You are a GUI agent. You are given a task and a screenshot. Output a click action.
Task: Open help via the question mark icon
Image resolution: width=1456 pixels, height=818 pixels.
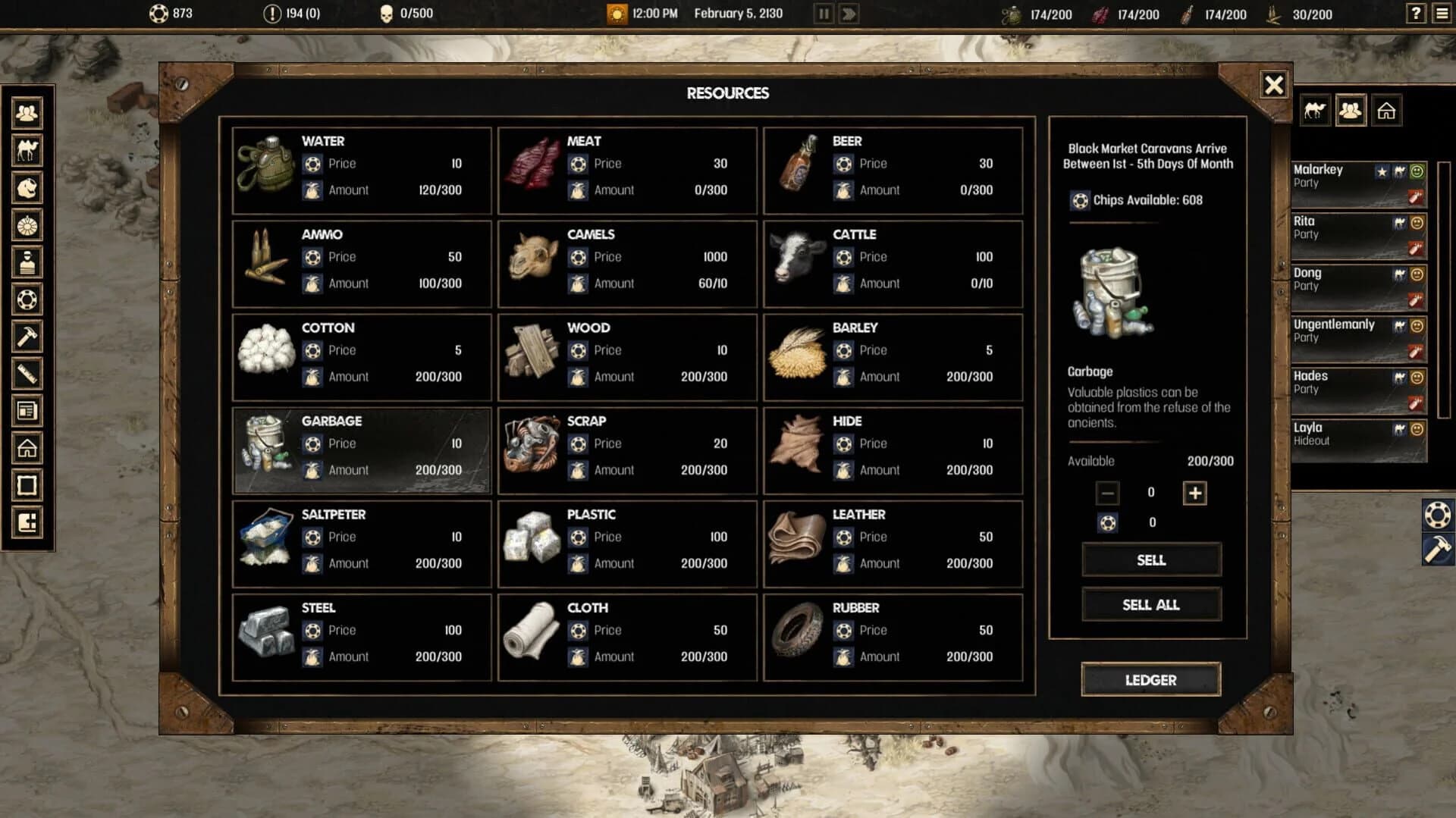point(1415,13)
